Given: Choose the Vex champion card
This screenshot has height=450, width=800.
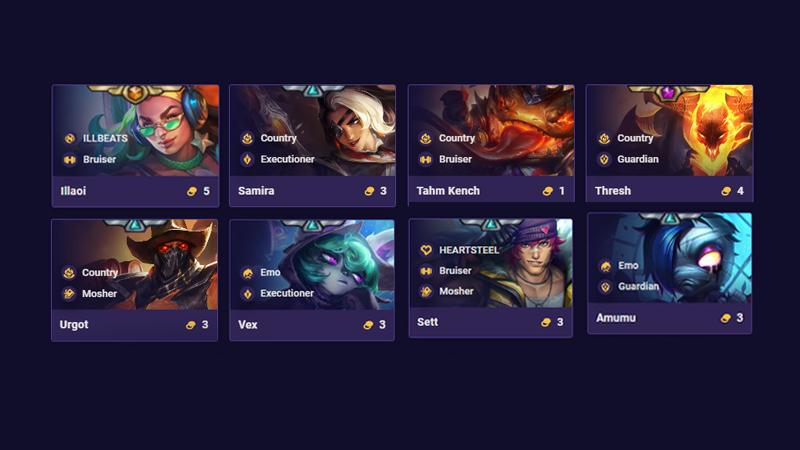Looking at the screenshot, I should (x=312, y=280).
